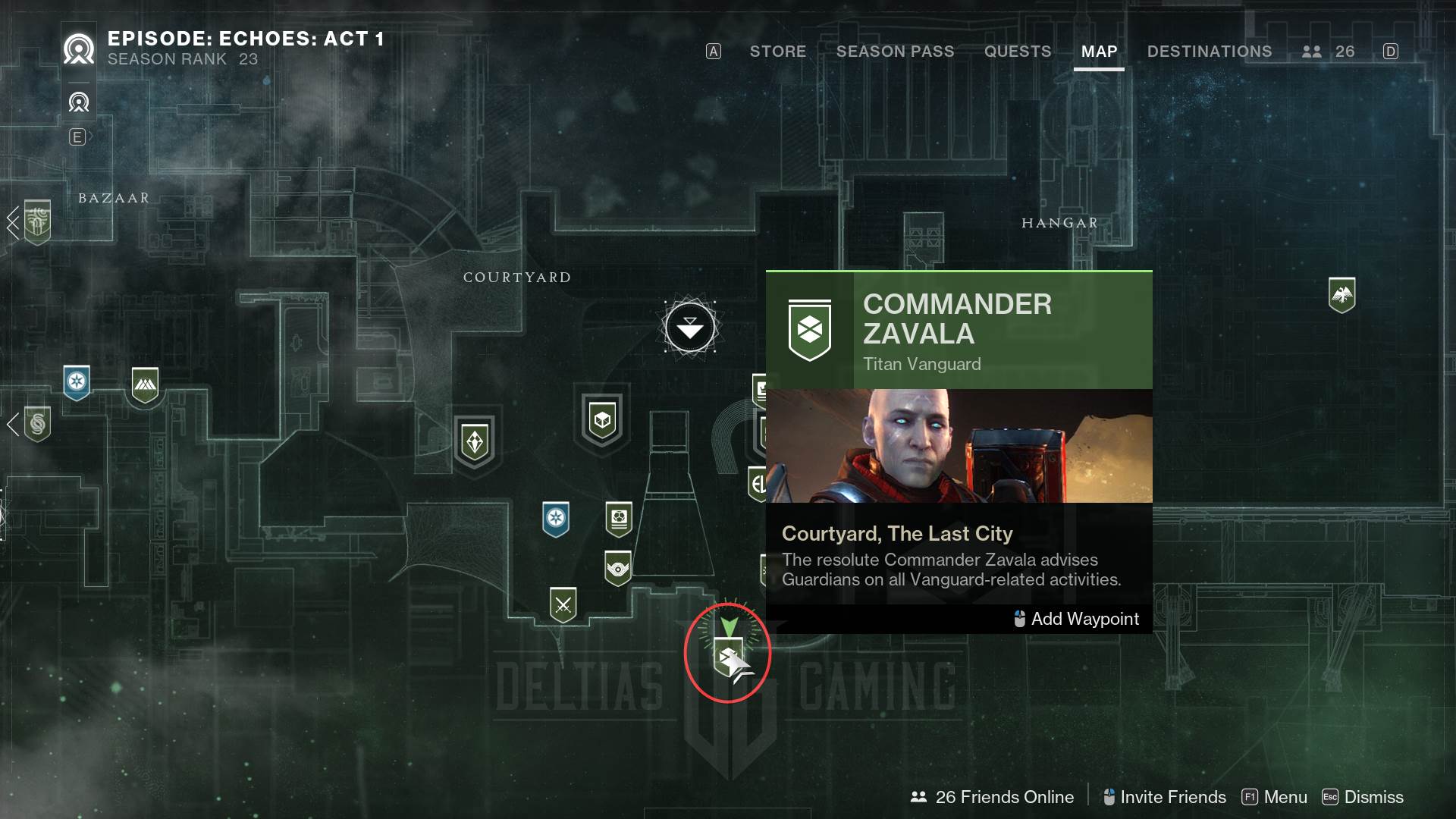This screenshot has width=1456, height=819.
Task: Select the eagle vendor marker in Hangar
Action: tap(1341, 294)
